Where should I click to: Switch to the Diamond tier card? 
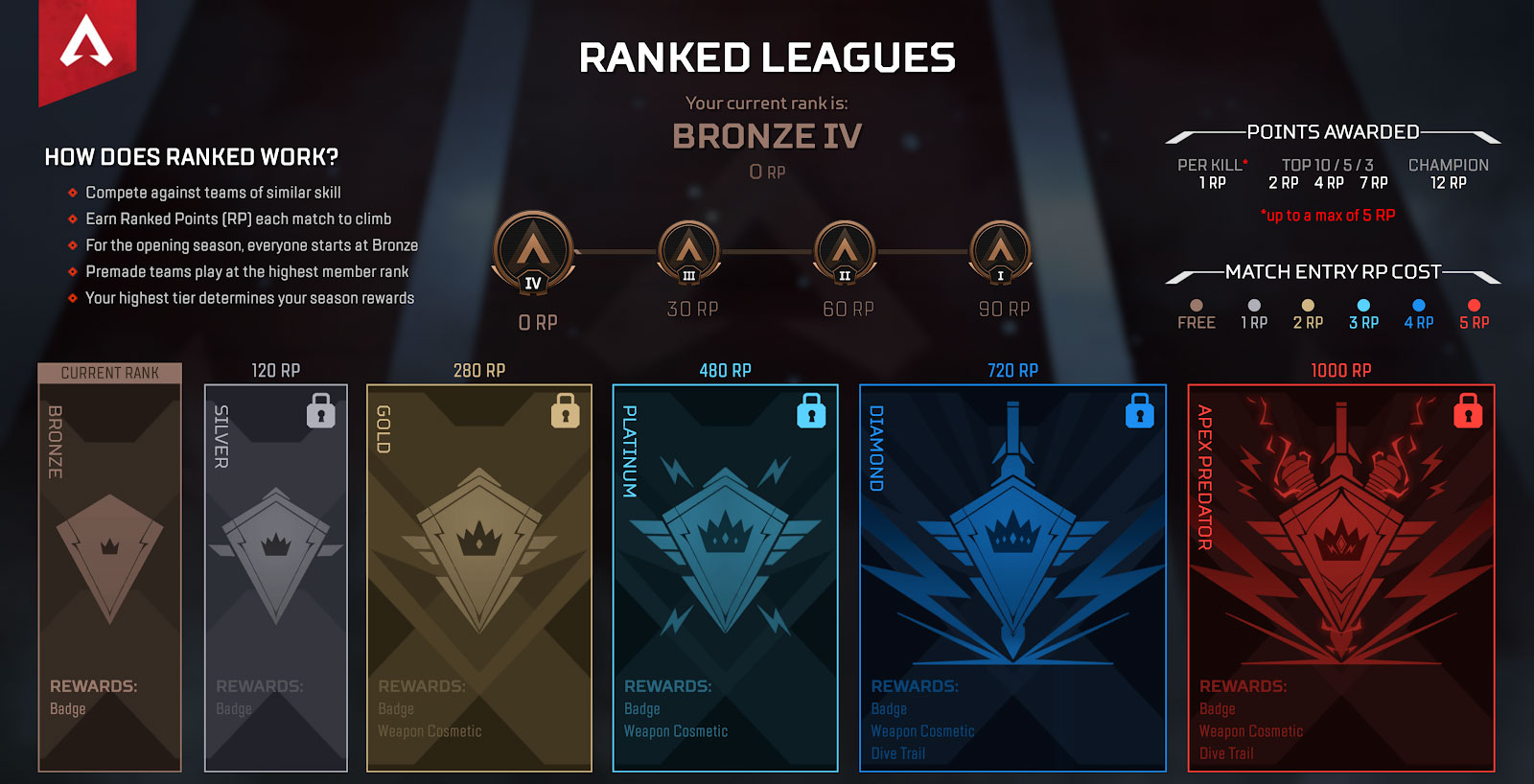(1011, 575)
